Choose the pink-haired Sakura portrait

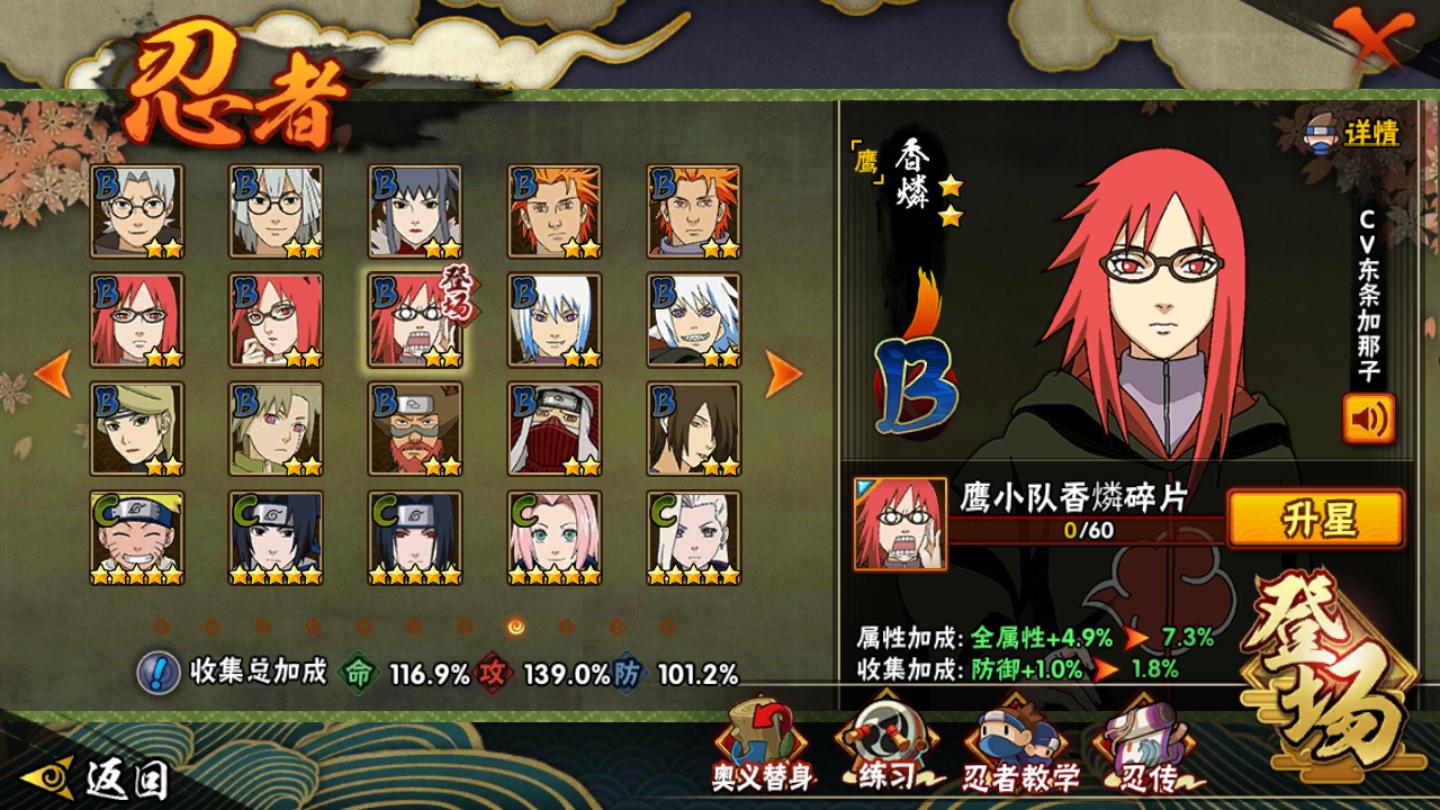point(554,538)
